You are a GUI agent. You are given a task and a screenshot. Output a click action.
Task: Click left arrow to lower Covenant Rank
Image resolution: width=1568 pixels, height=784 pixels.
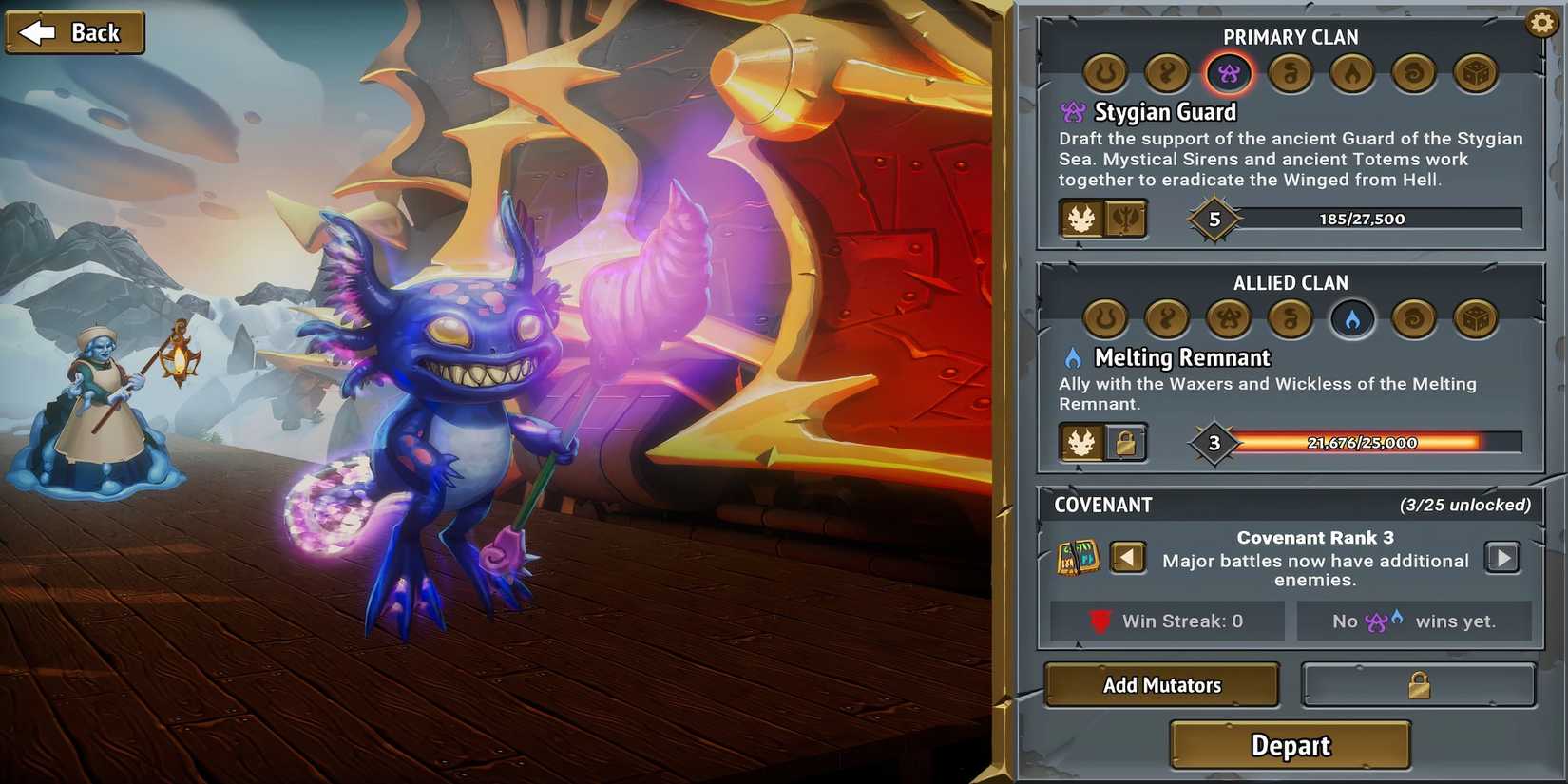[x=1128, y=558]
